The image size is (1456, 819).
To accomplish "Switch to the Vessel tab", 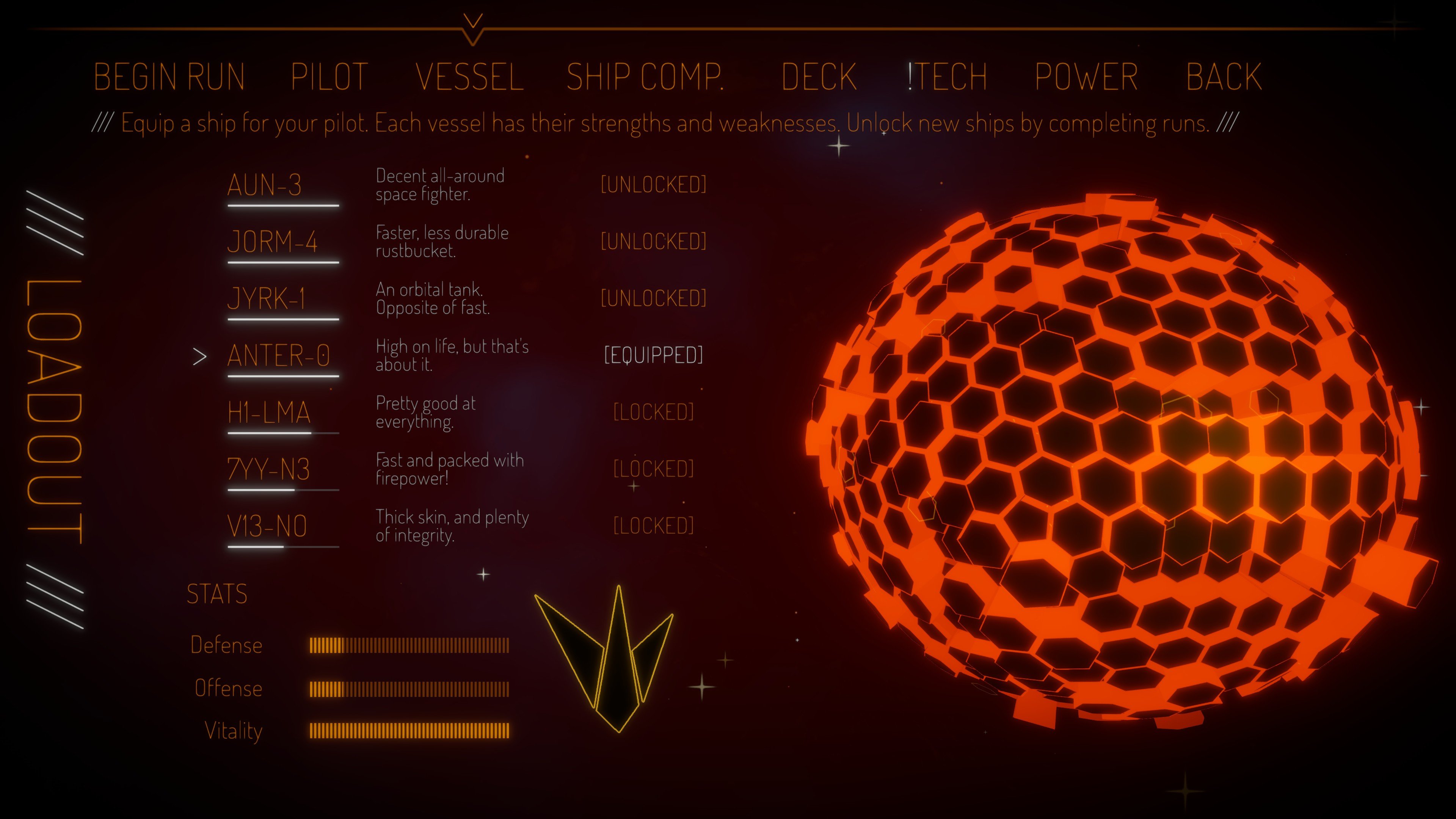I will pos(470,77).
